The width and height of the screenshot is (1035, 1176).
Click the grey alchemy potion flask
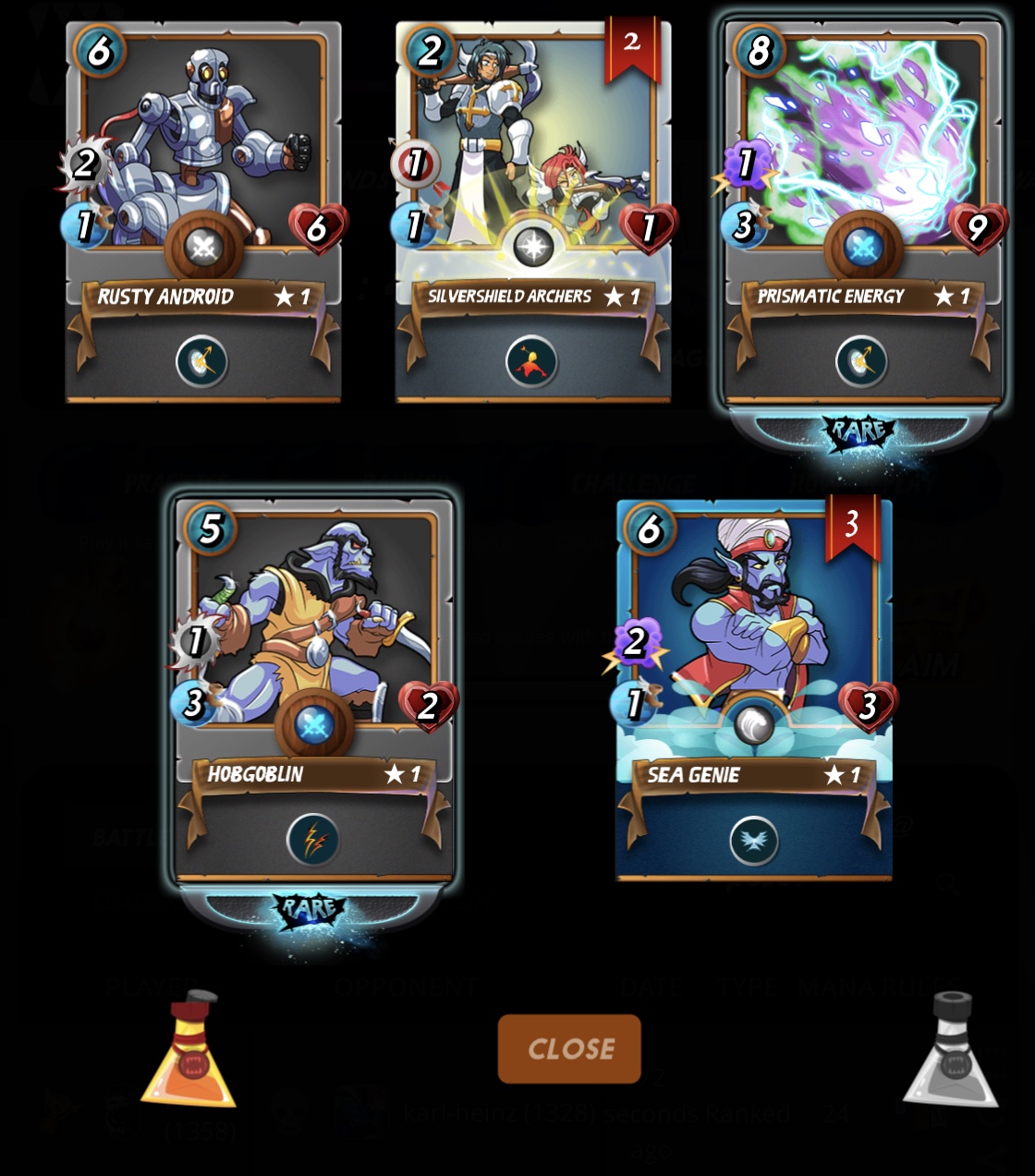pyautogui.click(x=951, y=1051)
